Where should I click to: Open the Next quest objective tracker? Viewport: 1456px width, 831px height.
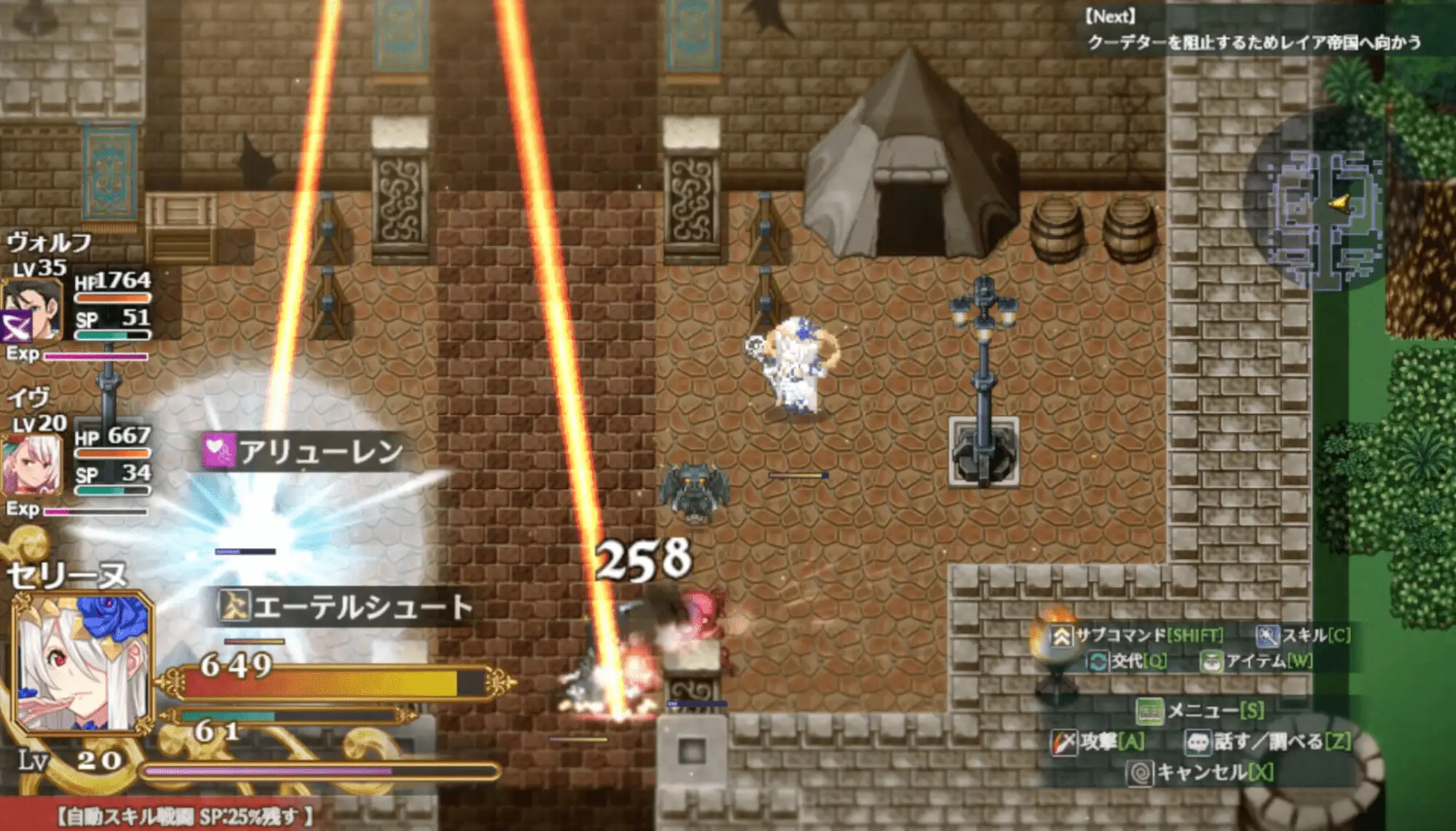point(1252,31)
